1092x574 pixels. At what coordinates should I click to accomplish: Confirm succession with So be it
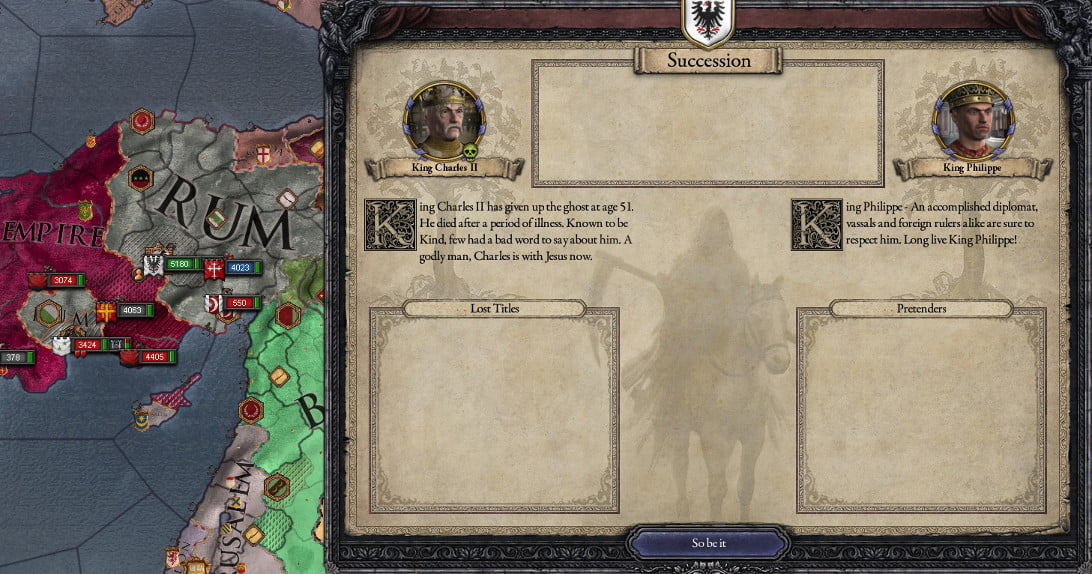(x=708, y=543)
